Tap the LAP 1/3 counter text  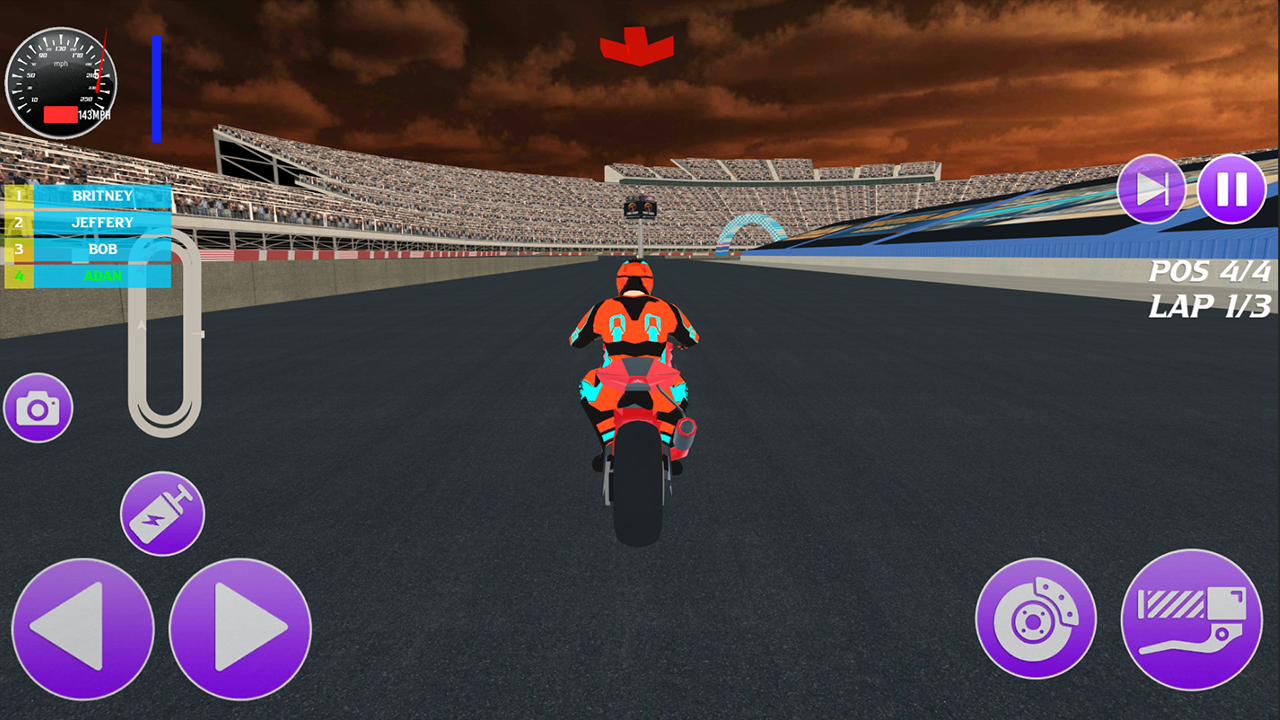pos(1211,305)
